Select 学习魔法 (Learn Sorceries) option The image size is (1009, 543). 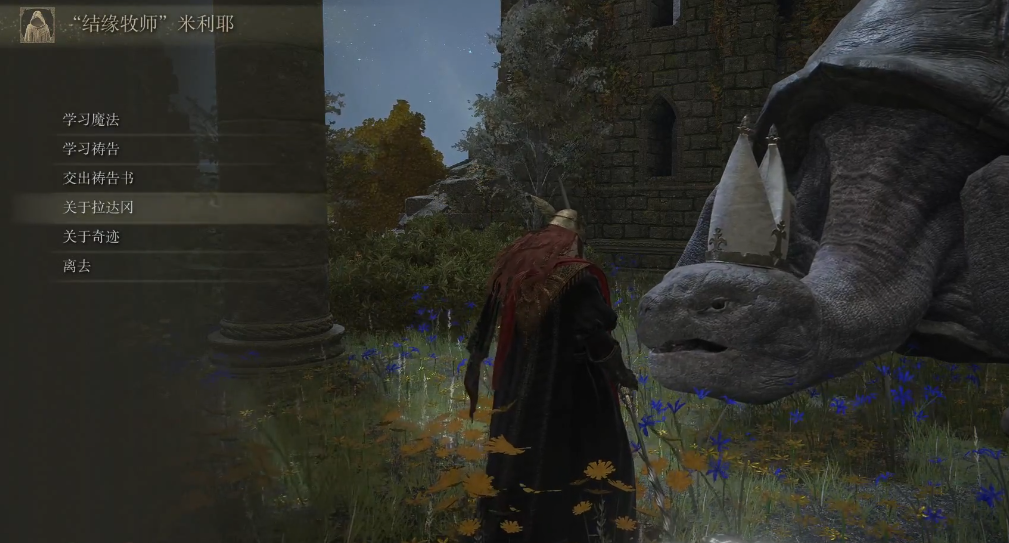(92, 120)
